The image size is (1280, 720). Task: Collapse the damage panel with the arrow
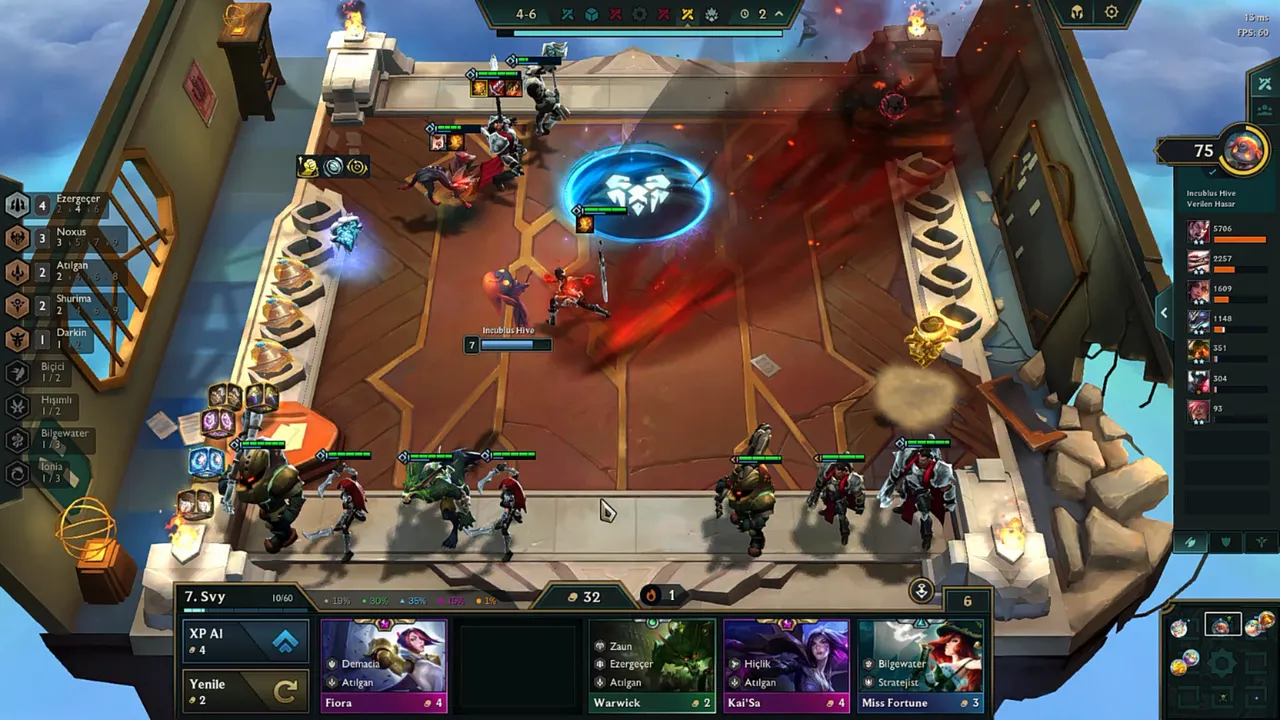(x=1163, y=313)
